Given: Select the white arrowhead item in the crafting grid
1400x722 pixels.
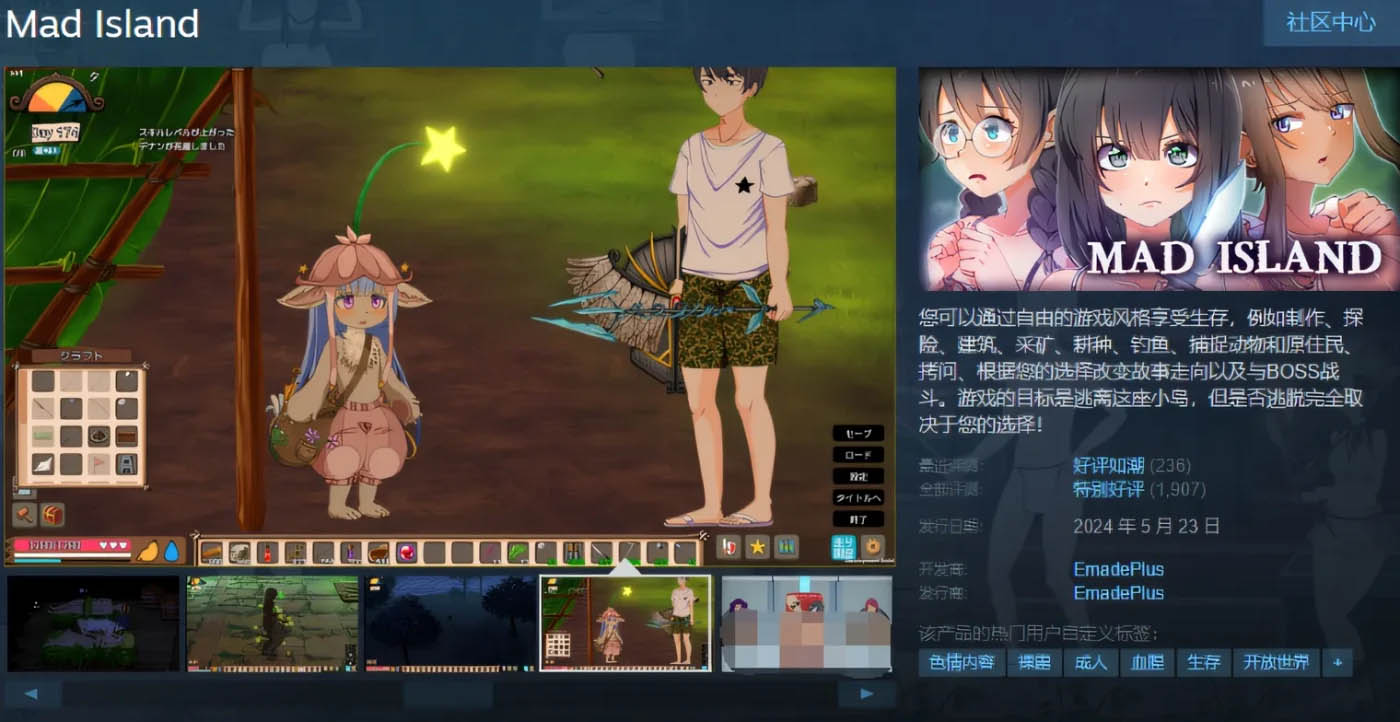Looking at the screenshot, I should pos(42,464).
